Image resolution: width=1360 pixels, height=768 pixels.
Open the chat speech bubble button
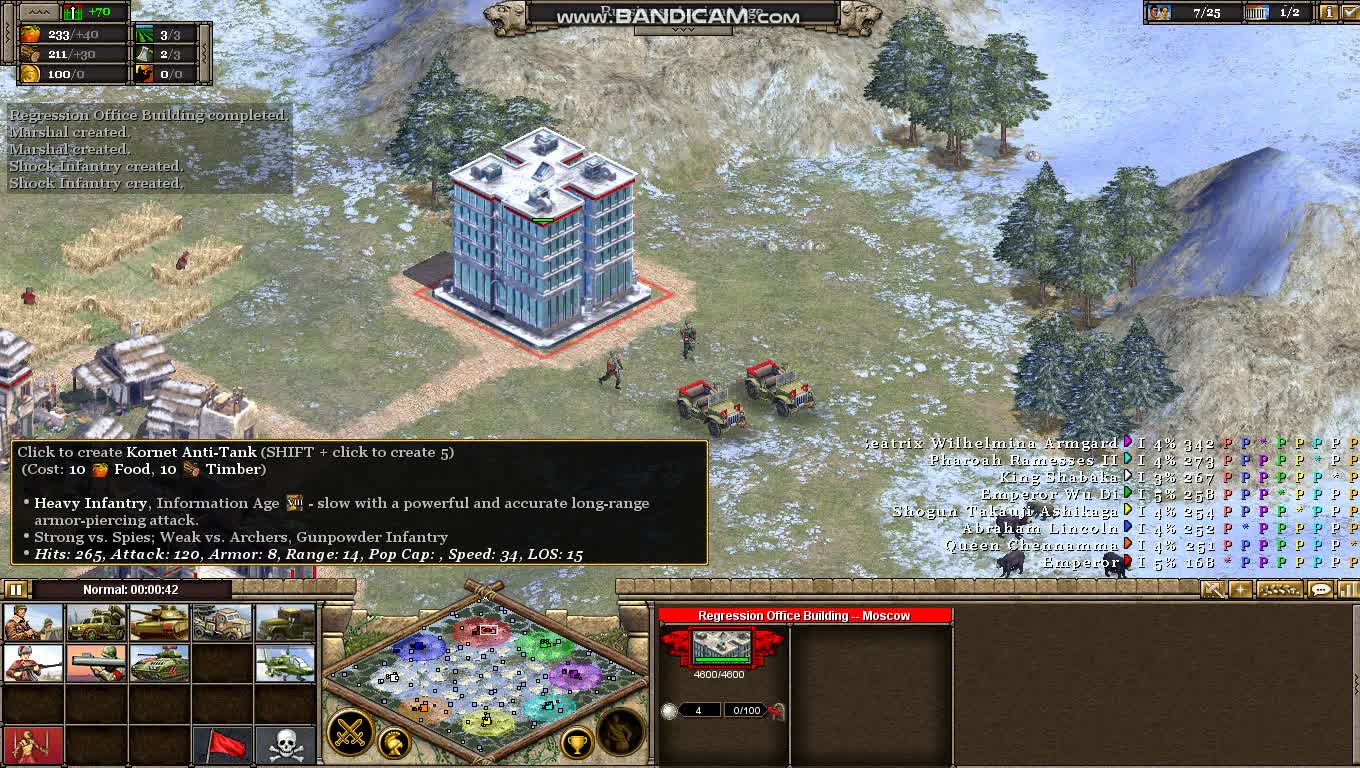coord(1321,590)
